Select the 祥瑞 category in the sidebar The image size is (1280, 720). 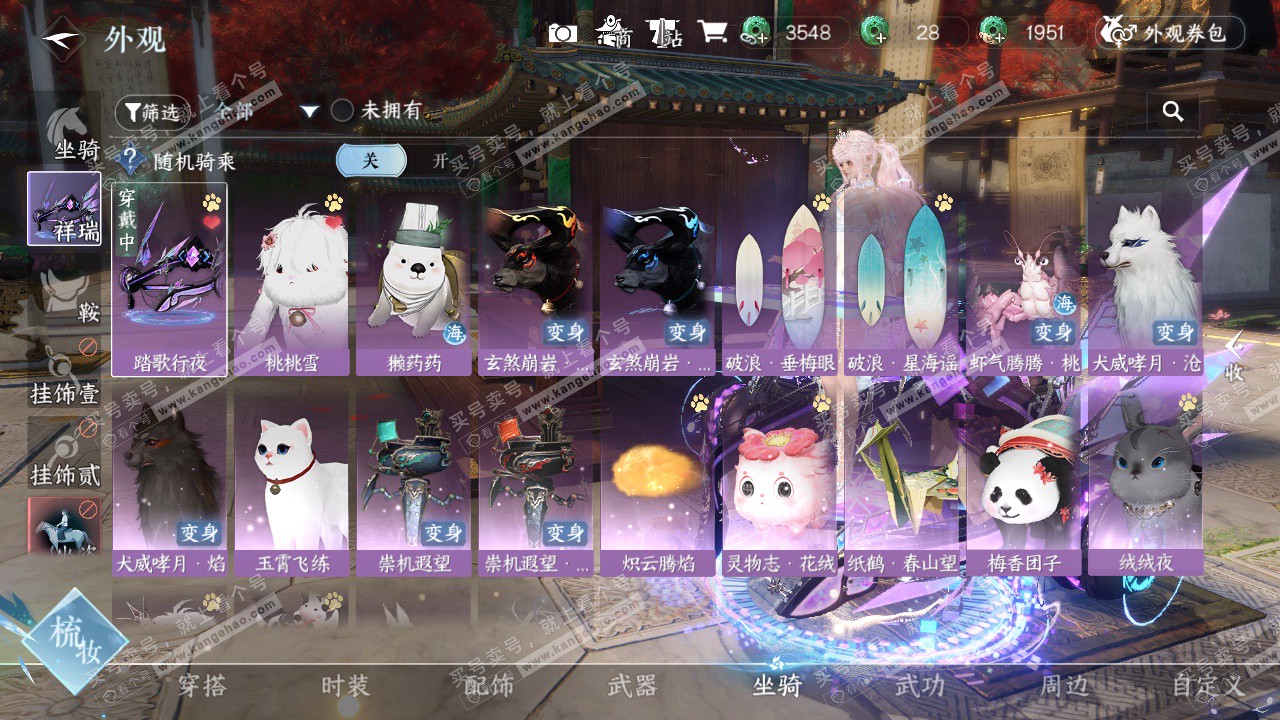point(64,209)
